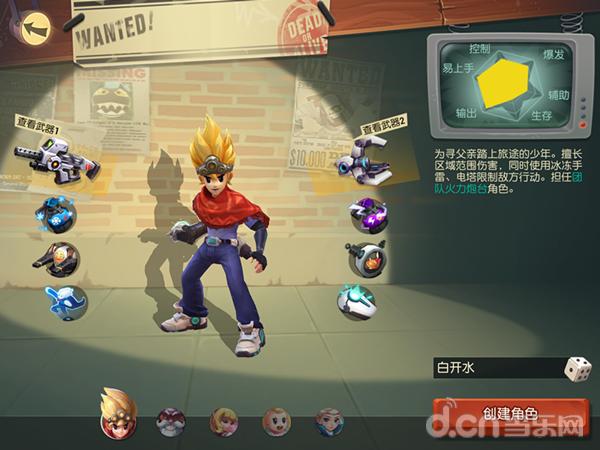Roll the dice for a random name
Viewport: 600px width, 450px height.
point(577,368)
